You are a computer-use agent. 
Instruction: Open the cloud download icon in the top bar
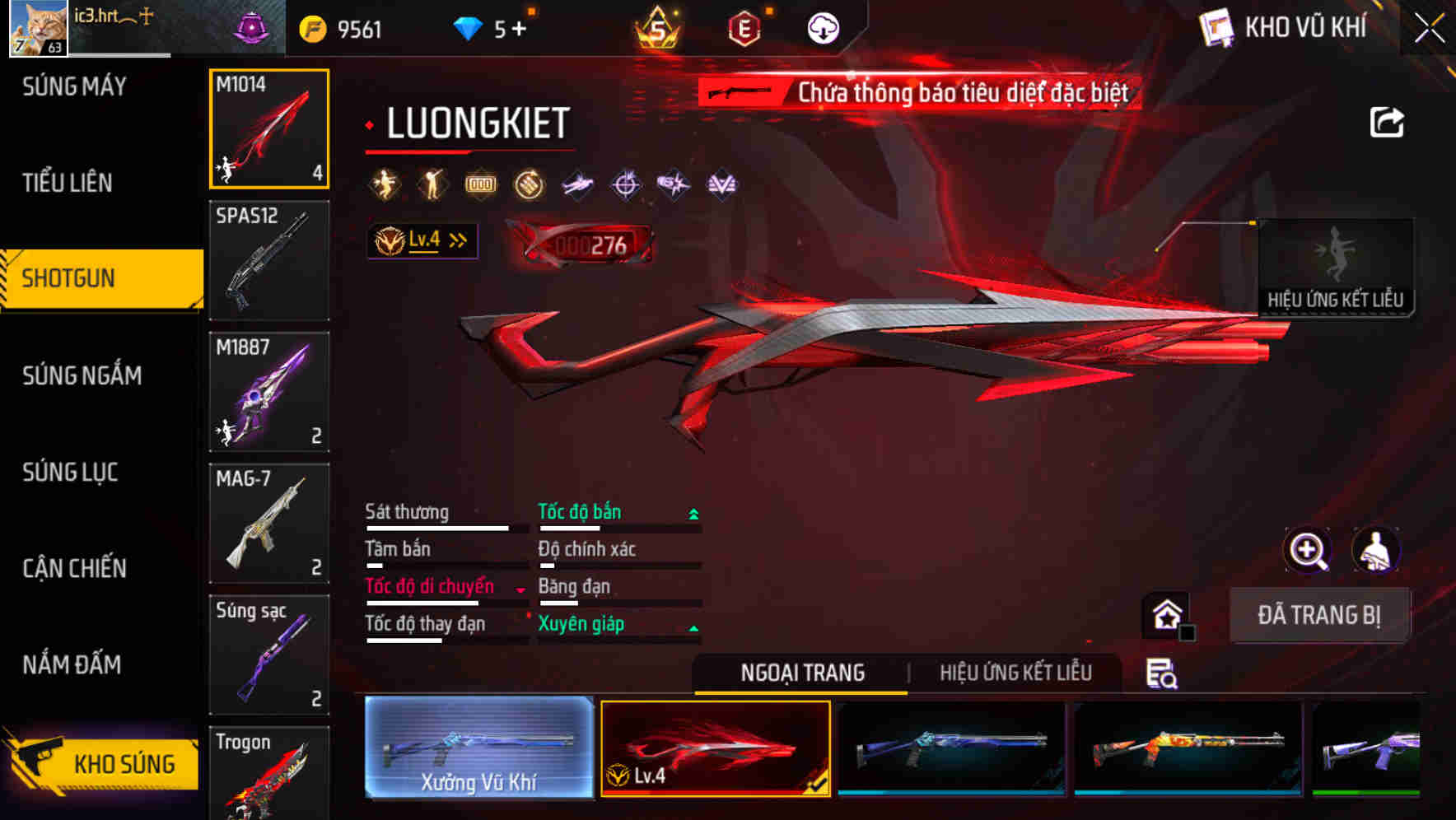(x=823, y=27)
